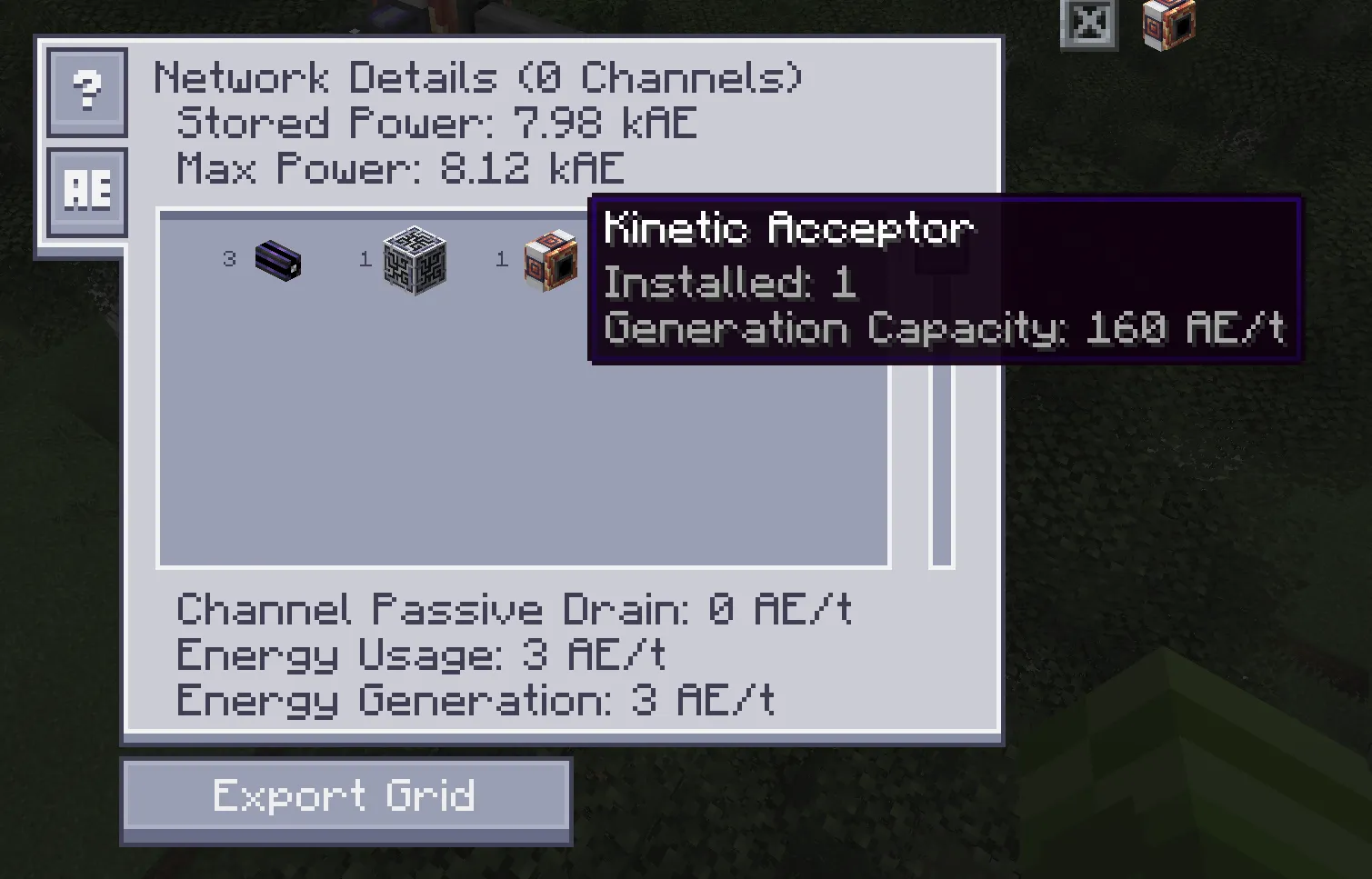Click the crossed-X icon at screen top right
This screenshot has height=879, width=1372.
pos(1087,24)
